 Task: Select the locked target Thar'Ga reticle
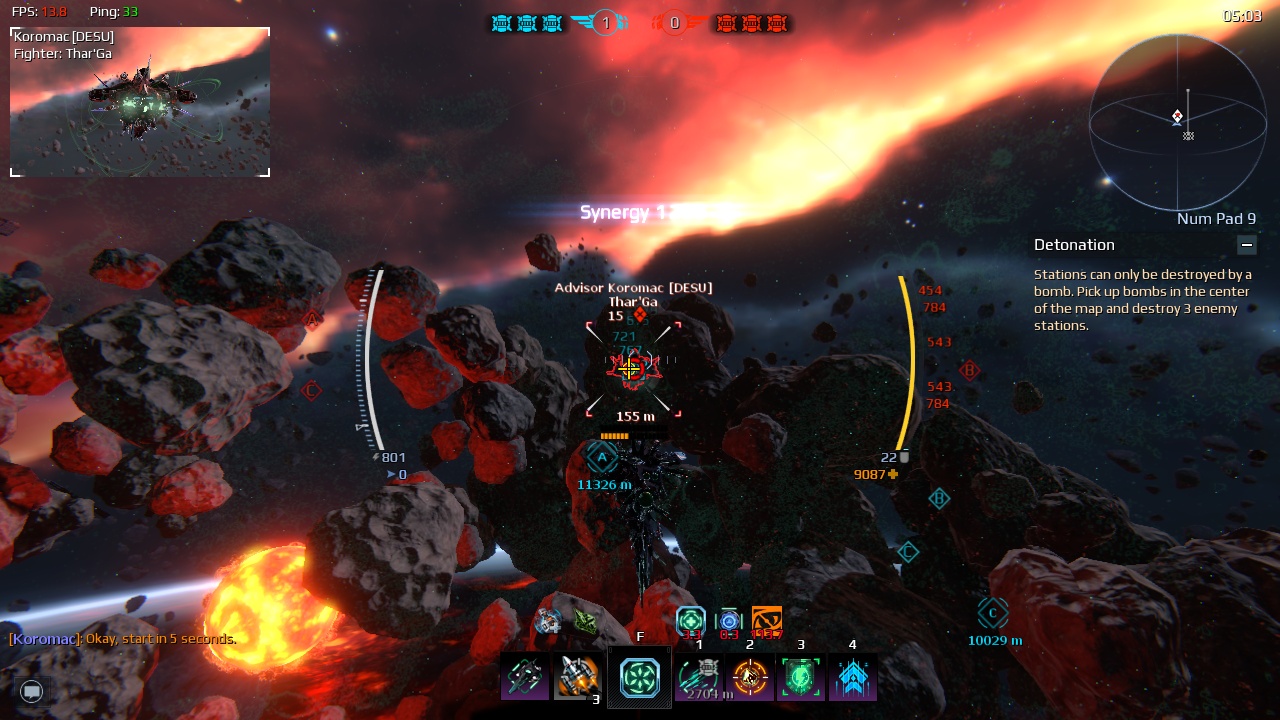click(x=632, y=369)
